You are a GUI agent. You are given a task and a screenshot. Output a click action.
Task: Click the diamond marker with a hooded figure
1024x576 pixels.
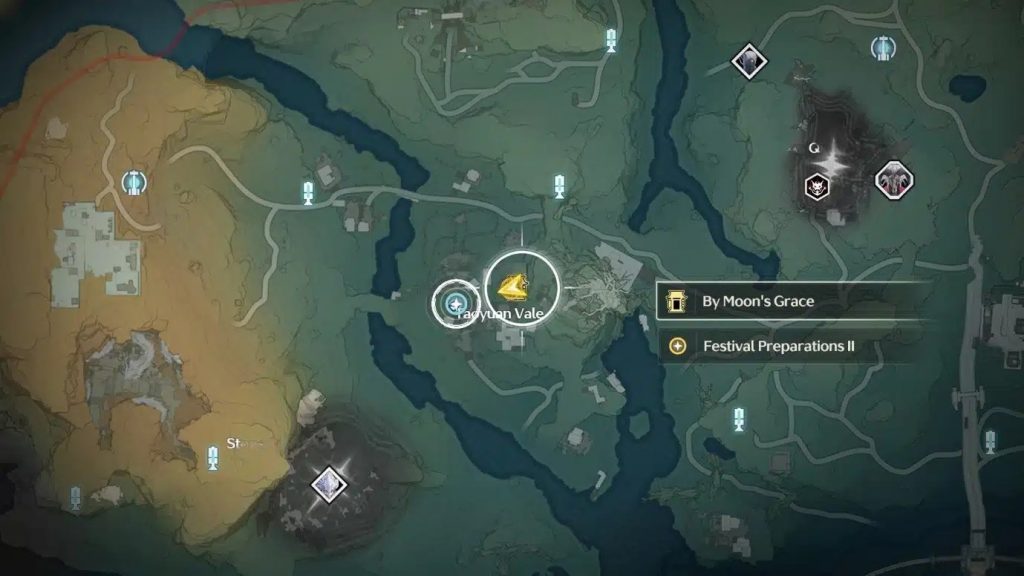(748, 61)
